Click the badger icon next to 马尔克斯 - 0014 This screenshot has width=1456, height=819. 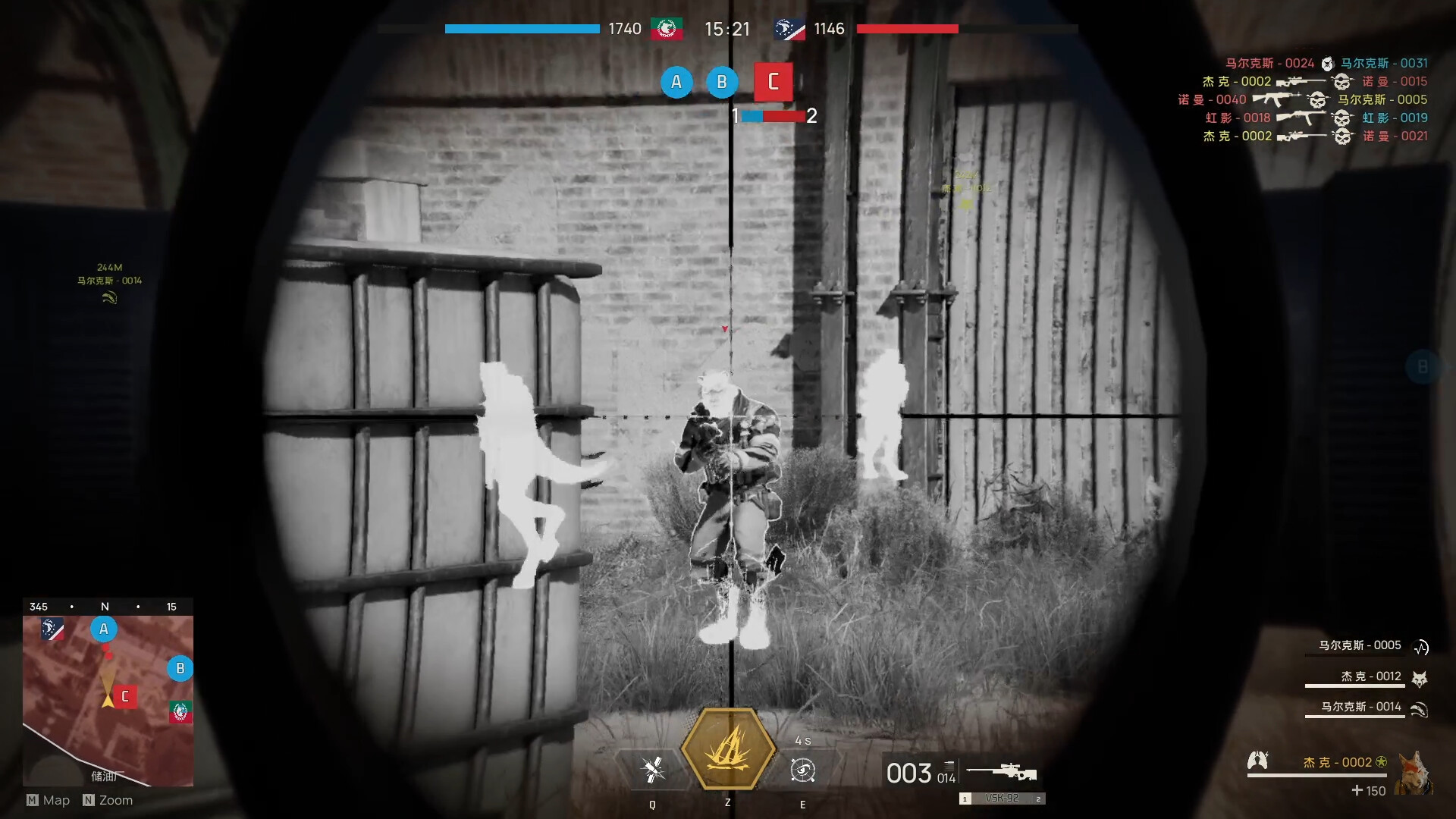click(1418, 711)
